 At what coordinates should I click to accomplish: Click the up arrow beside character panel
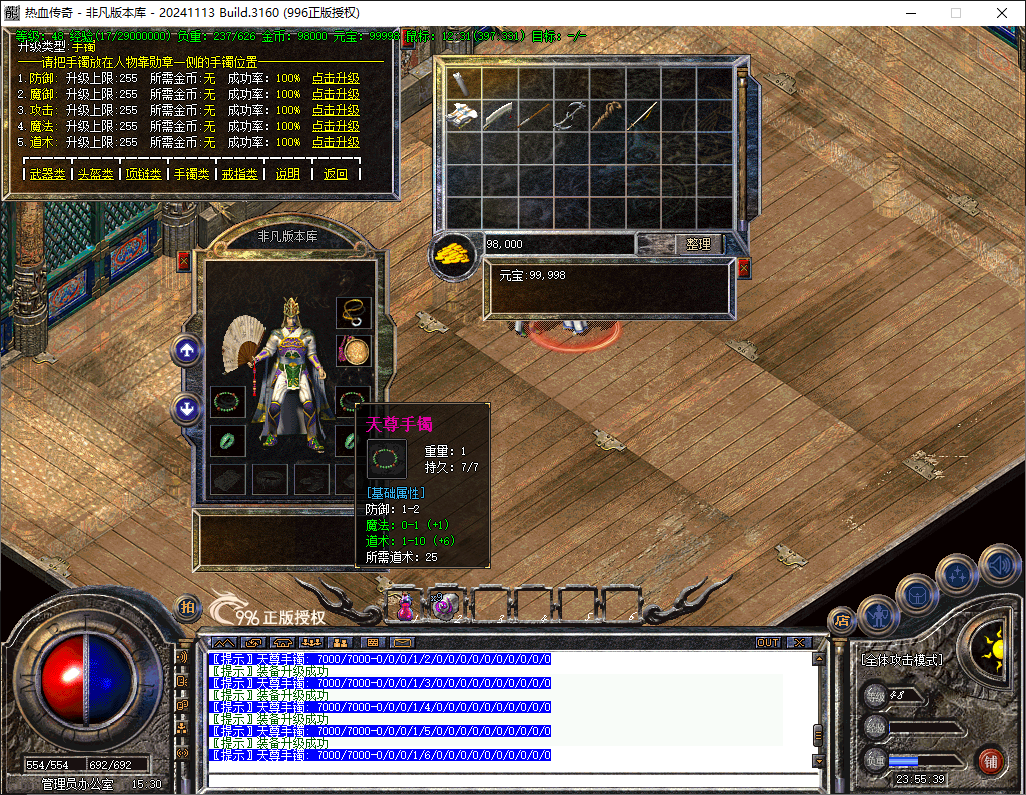coord(187,349)
